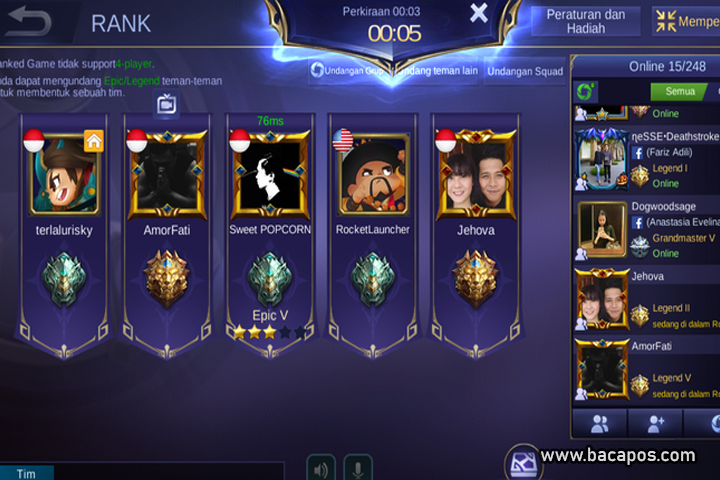This screenshot has height=480, width=720.
Task: Select Undangan Squad
Action: pos(524,70)
